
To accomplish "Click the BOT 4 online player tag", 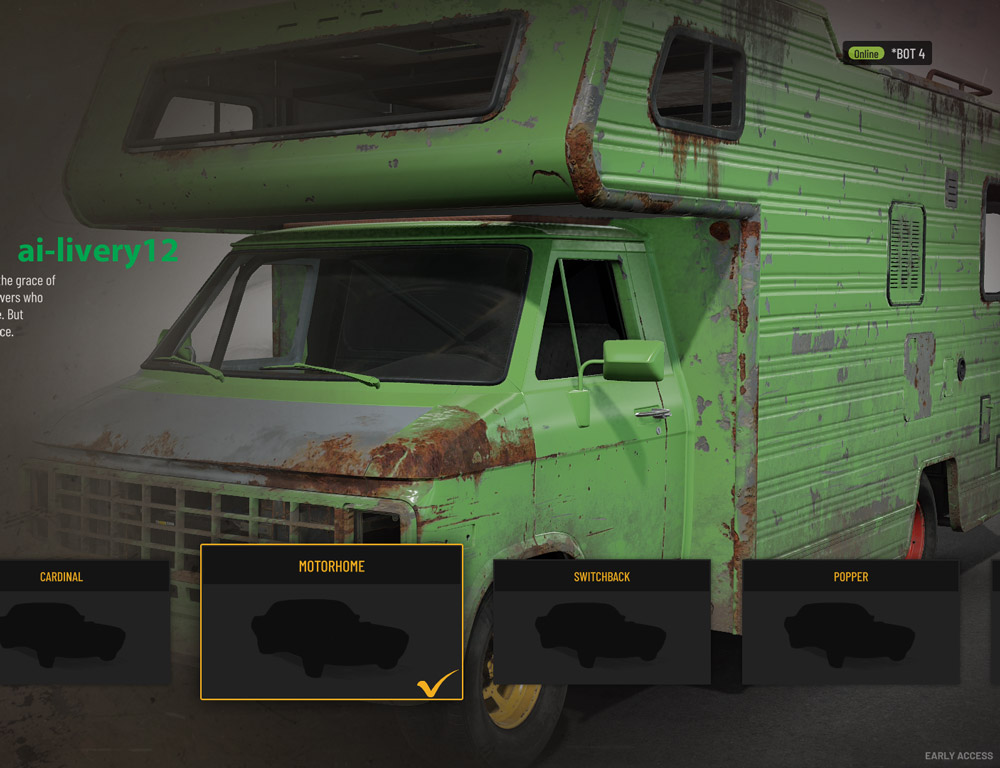I will click(x=888, y=53).
